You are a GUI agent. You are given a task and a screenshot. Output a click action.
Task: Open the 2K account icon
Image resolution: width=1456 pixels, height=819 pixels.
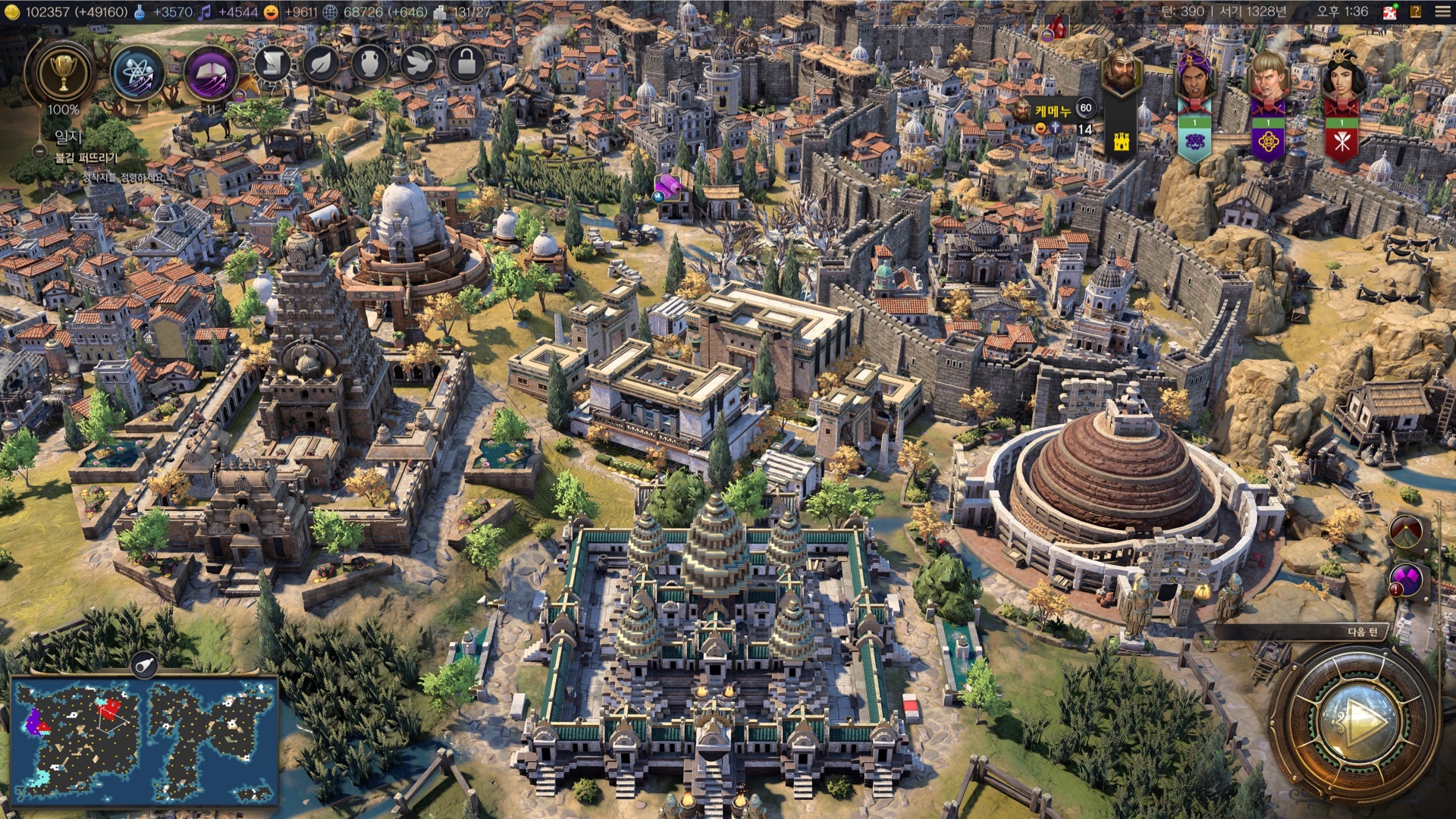click(1389, 11)
